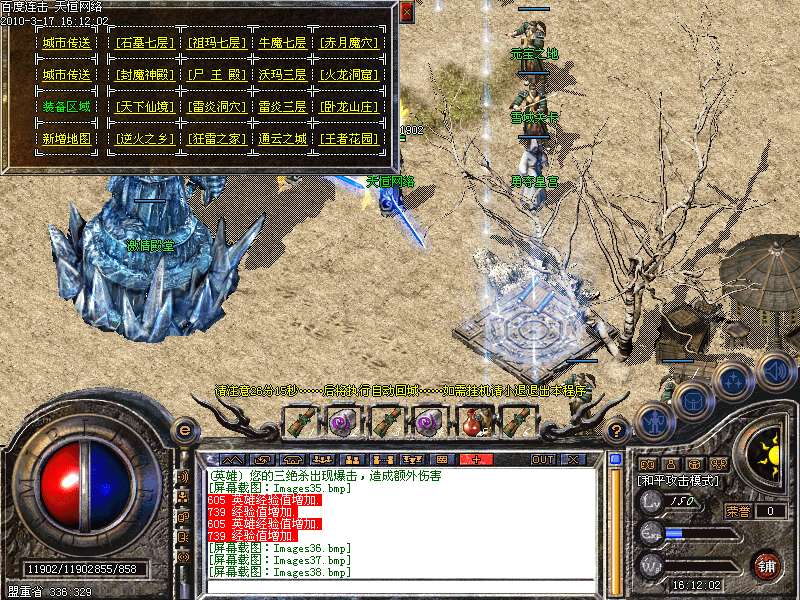Open the 新增地图 category
The image size is (800, 600).
pos(66,138)
